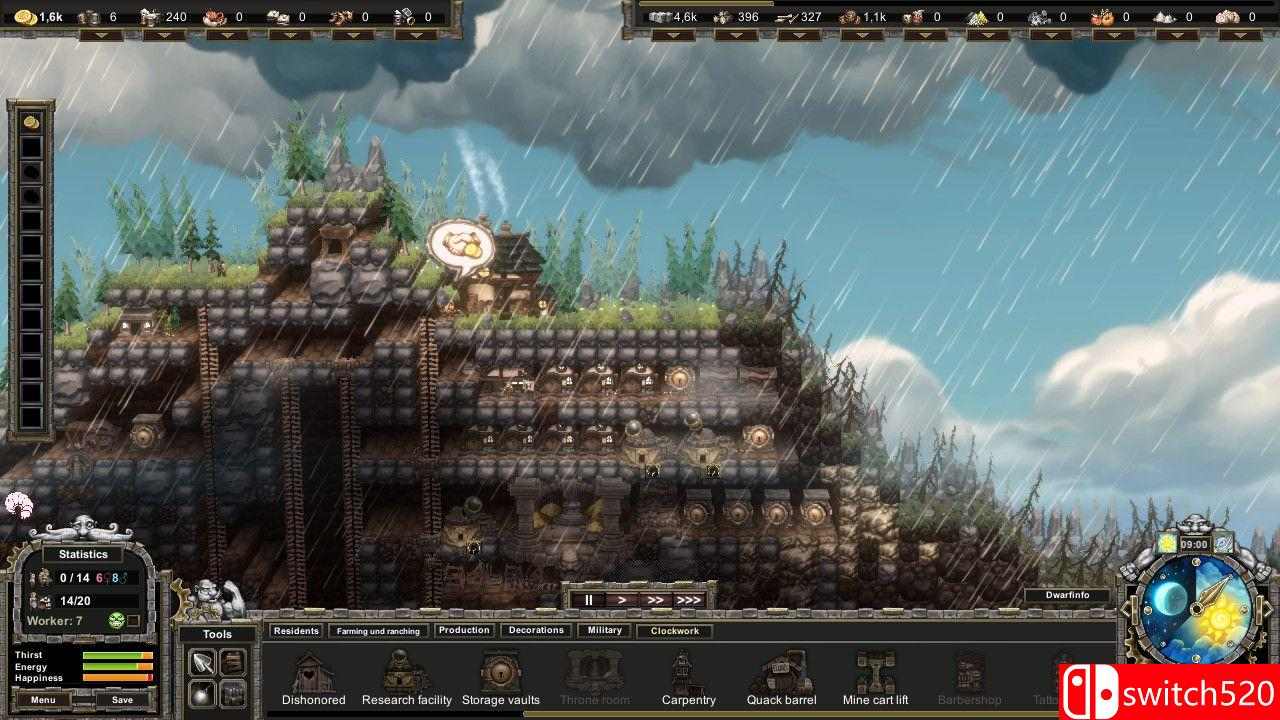Select the shovel digging tool
Screen dimensions: 1280x720
(201, 661)
